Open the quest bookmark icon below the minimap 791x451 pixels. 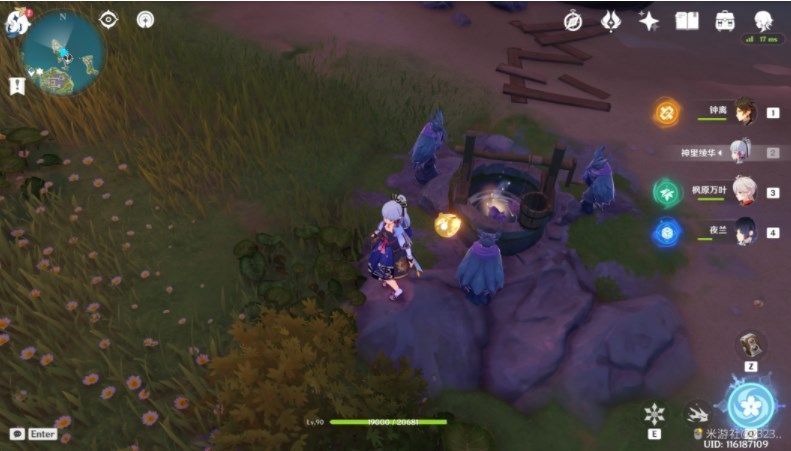(16, 86)
